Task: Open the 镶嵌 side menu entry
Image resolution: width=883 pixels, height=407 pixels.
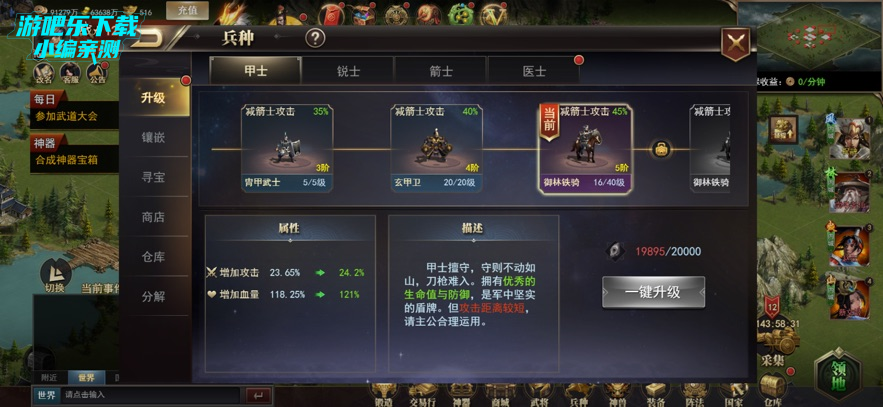Action: tap(153, 137)
